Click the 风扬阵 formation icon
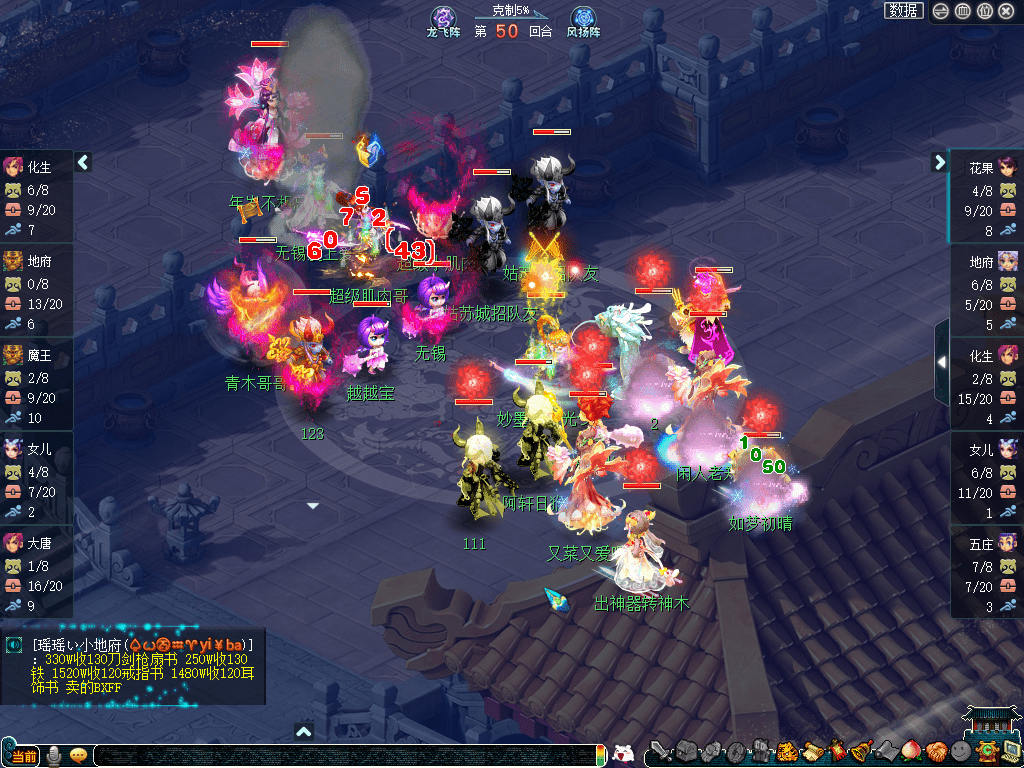Image resolution: width=1024 pixels, height=768 pixels. point(583,18)
